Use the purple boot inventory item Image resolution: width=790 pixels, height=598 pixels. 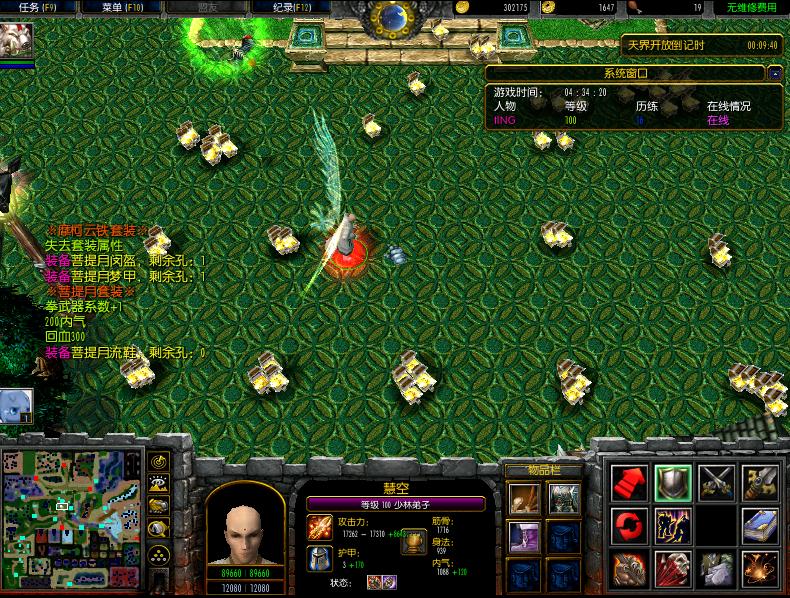coord(523,536)
